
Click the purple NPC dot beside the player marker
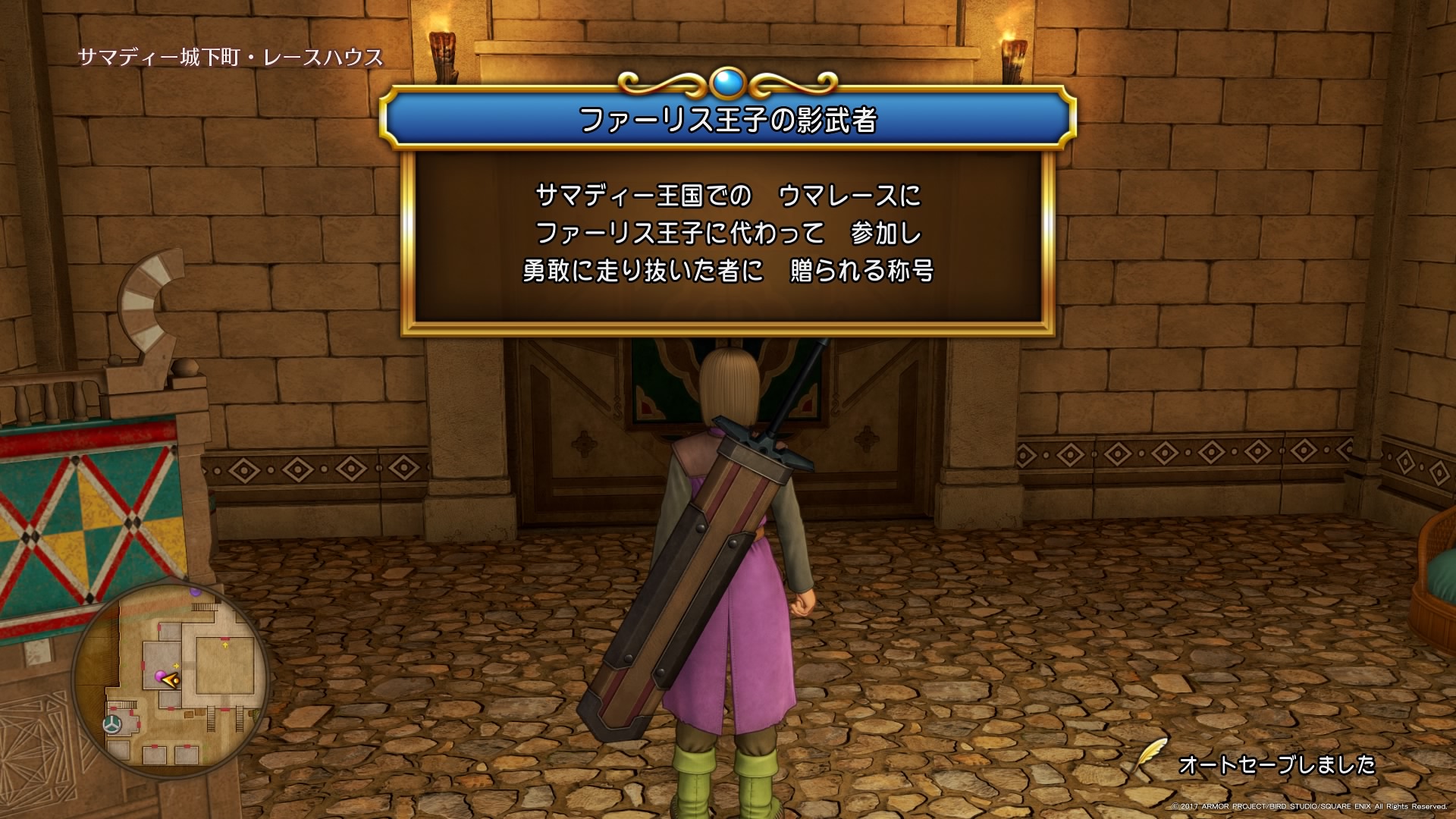pos(160,676)
